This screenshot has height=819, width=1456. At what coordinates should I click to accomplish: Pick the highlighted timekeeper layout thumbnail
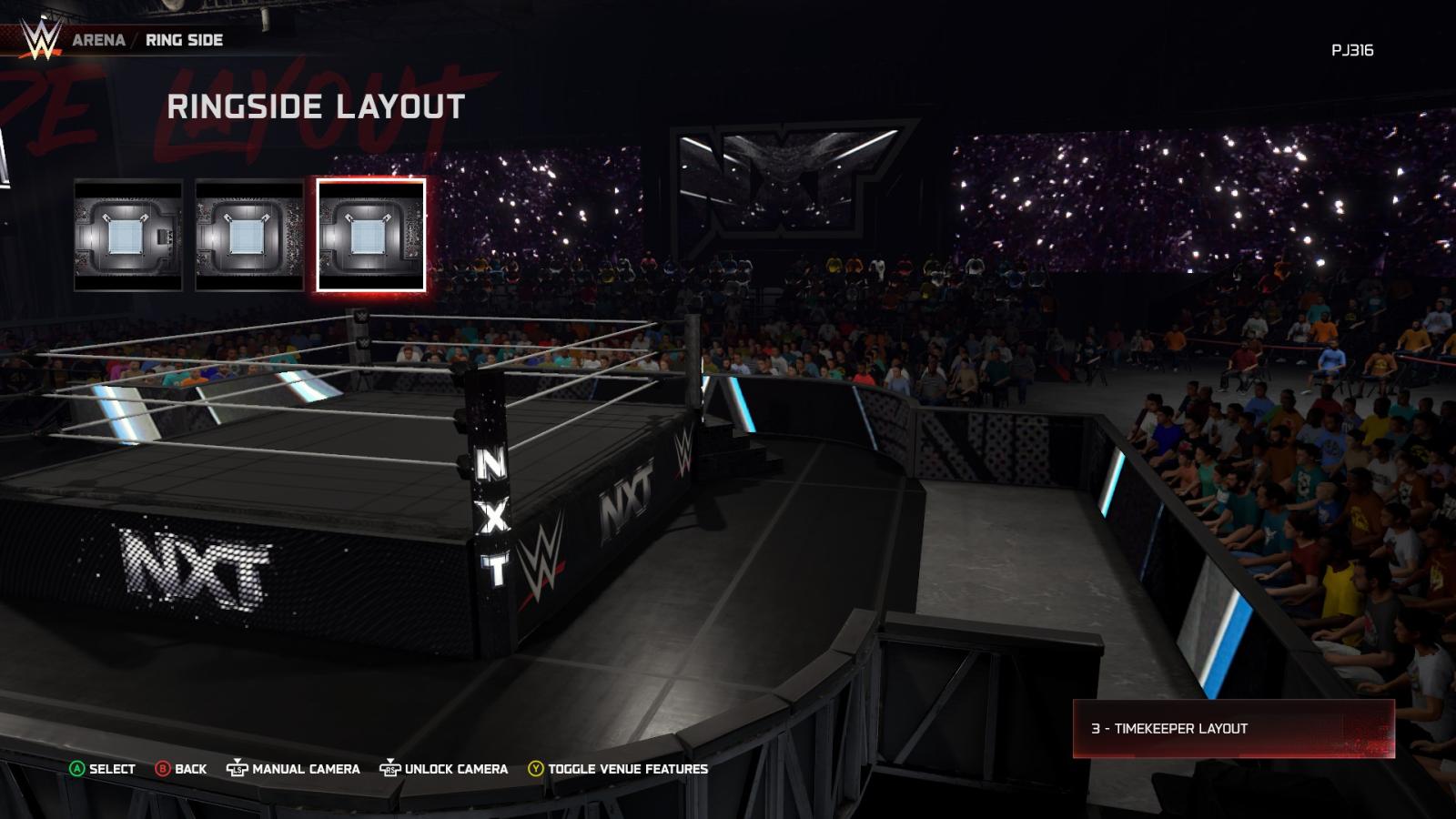(x=370, y=235)
